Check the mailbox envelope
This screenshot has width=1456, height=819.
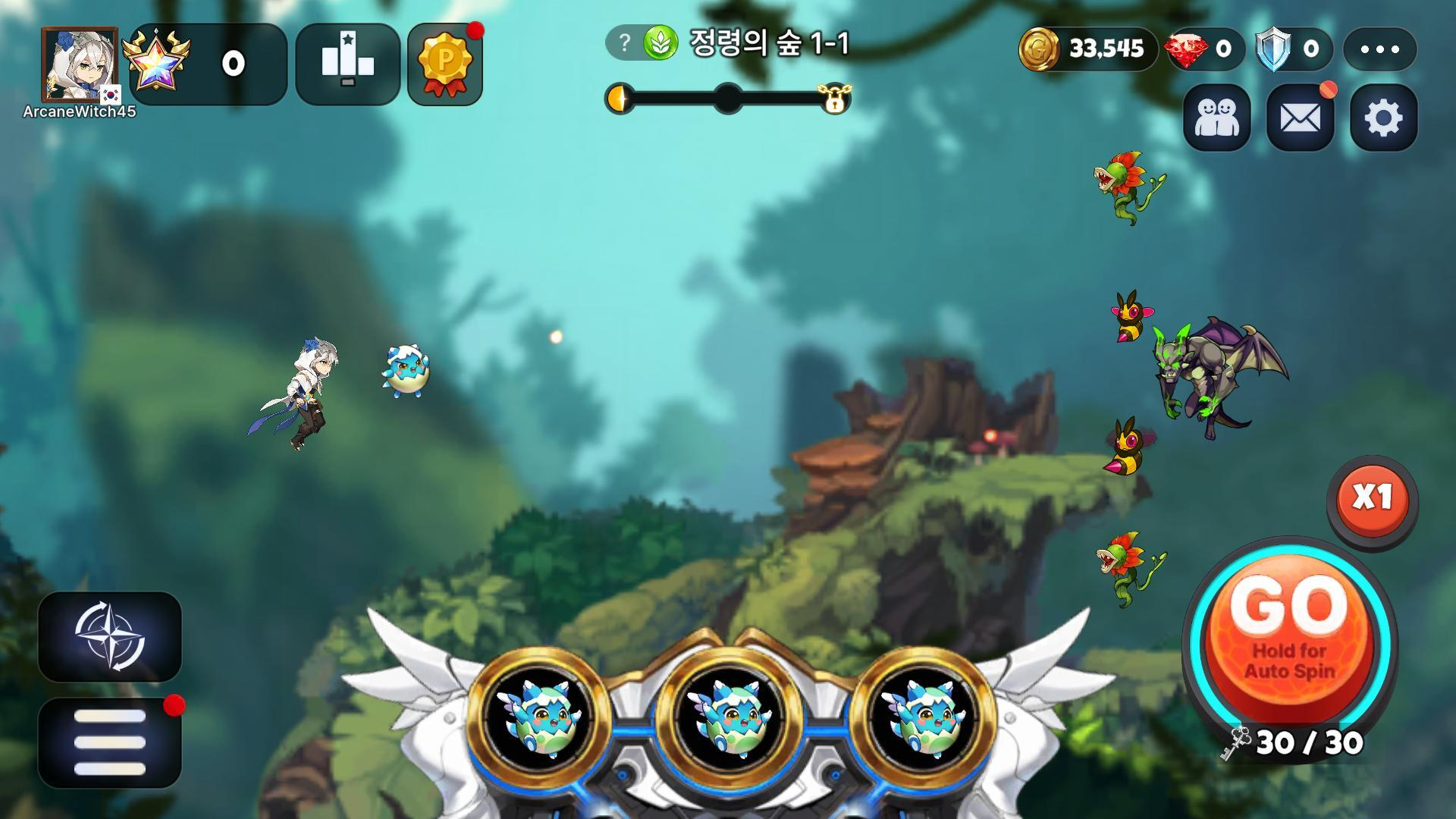pyautogui.click(x=1300, y=118)
